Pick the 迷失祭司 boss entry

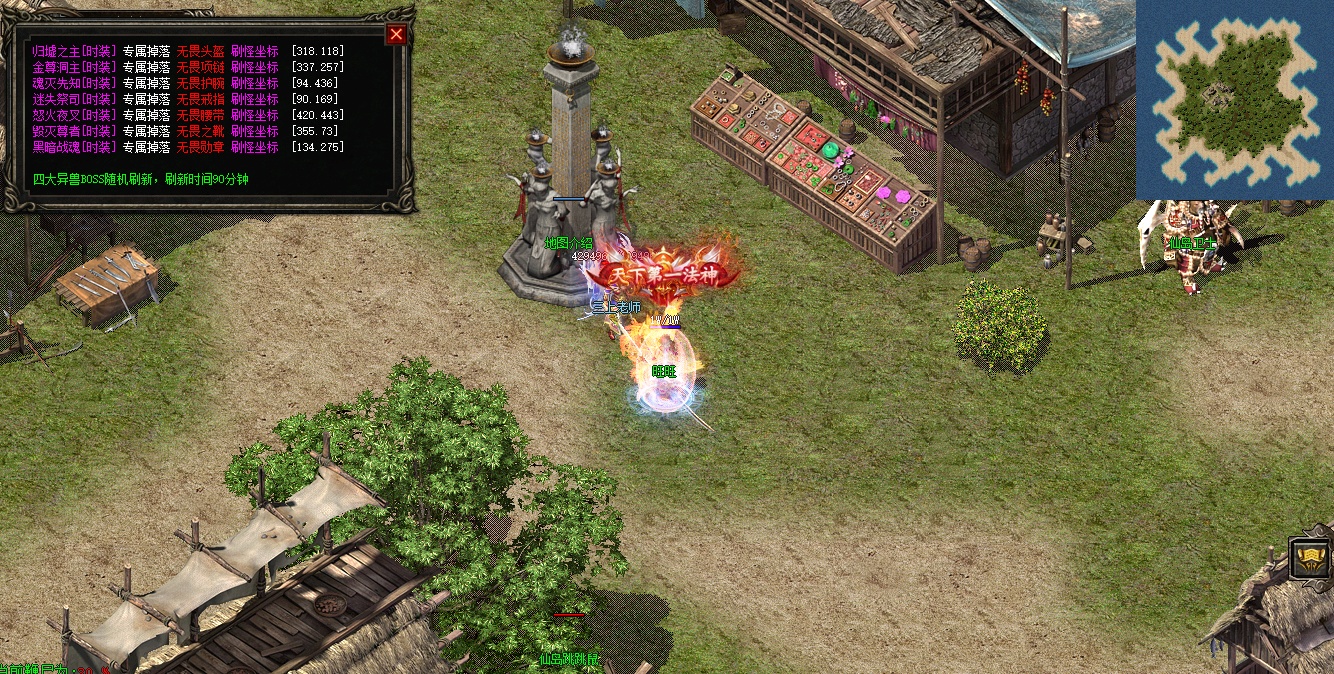point(73,99)
